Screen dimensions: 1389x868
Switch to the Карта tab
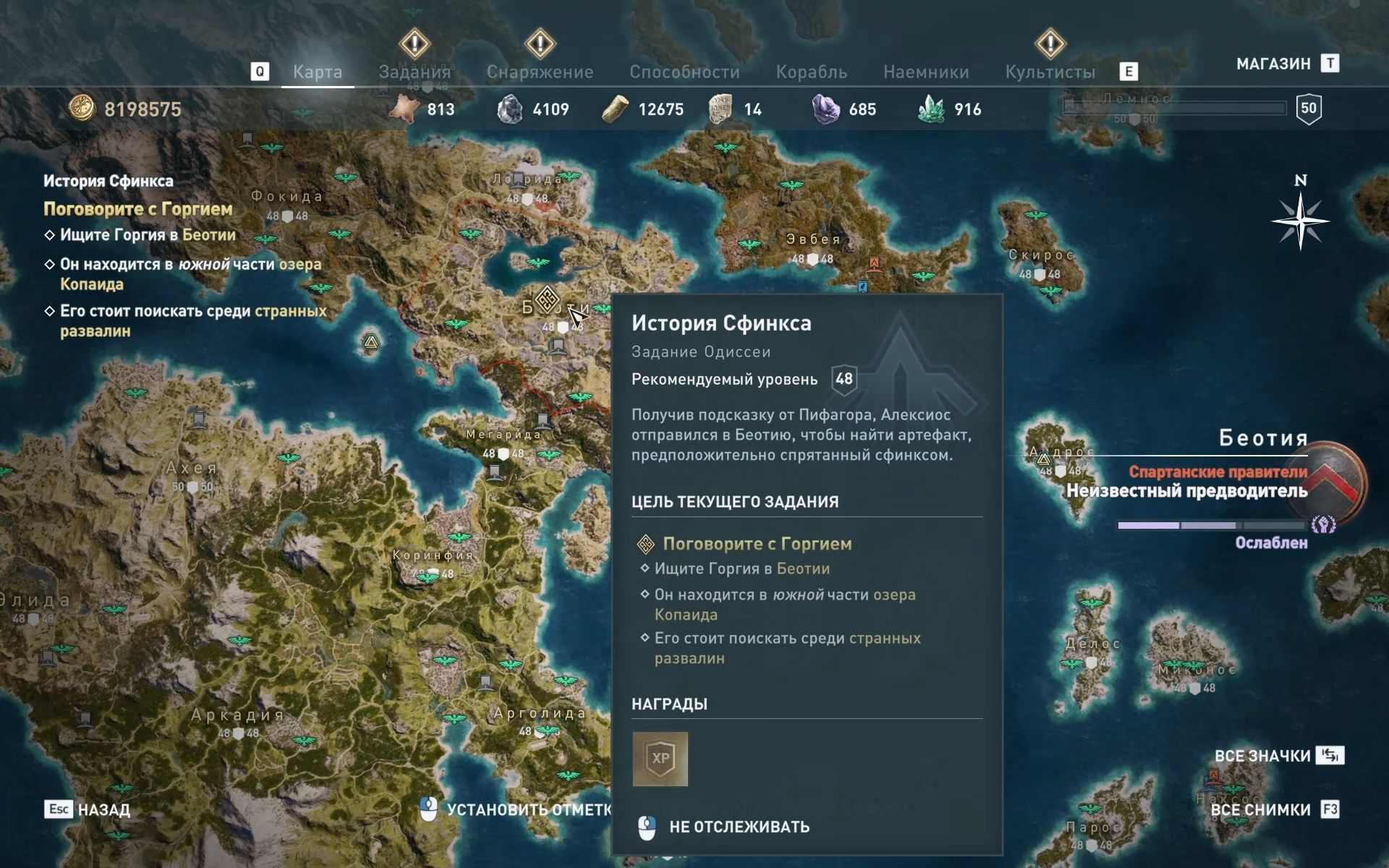317,72
